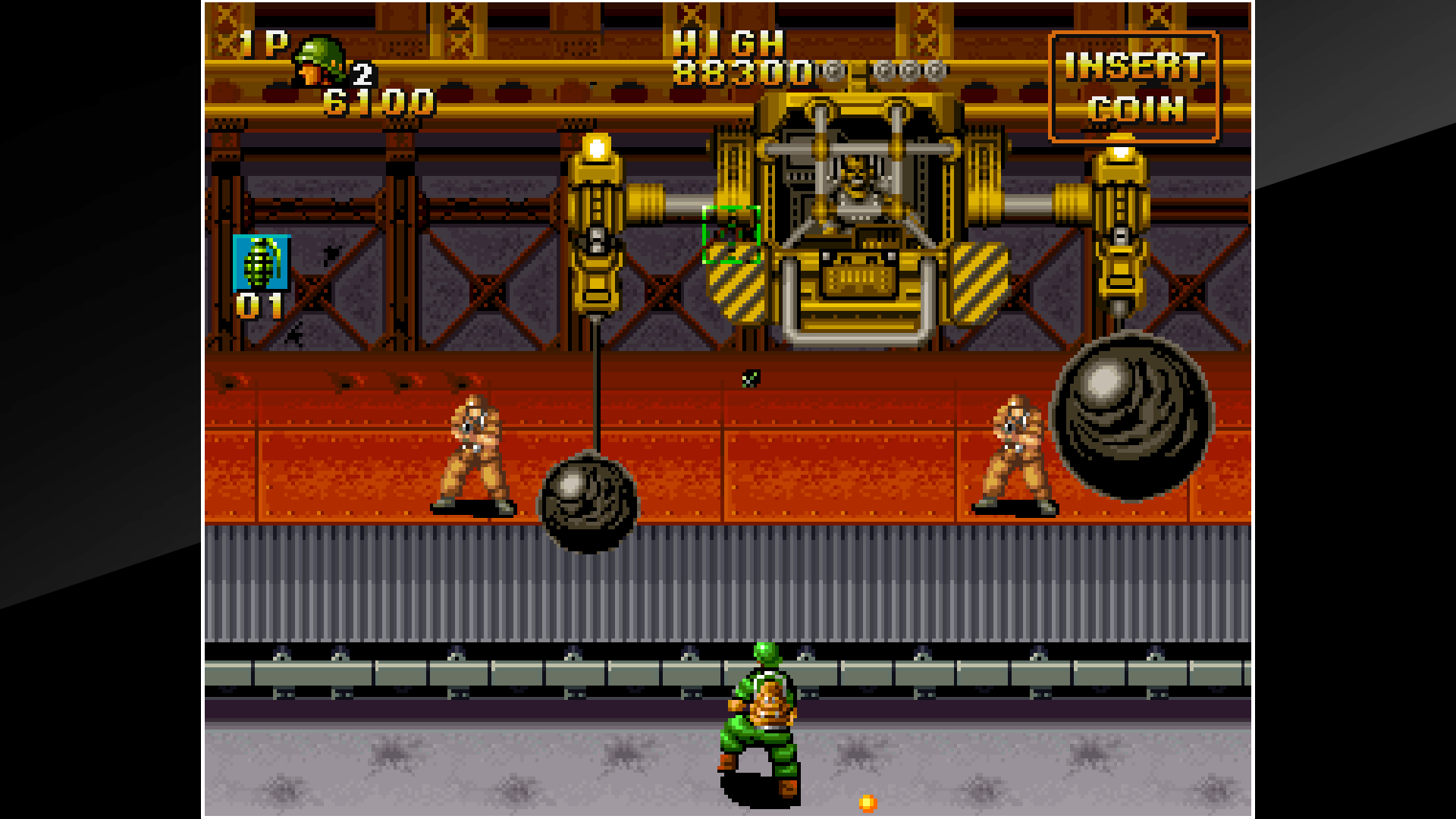Expand the left crane pillar assembly
Screen dimensions: 1456x819
pyautogui.click(x=596, y=227)
